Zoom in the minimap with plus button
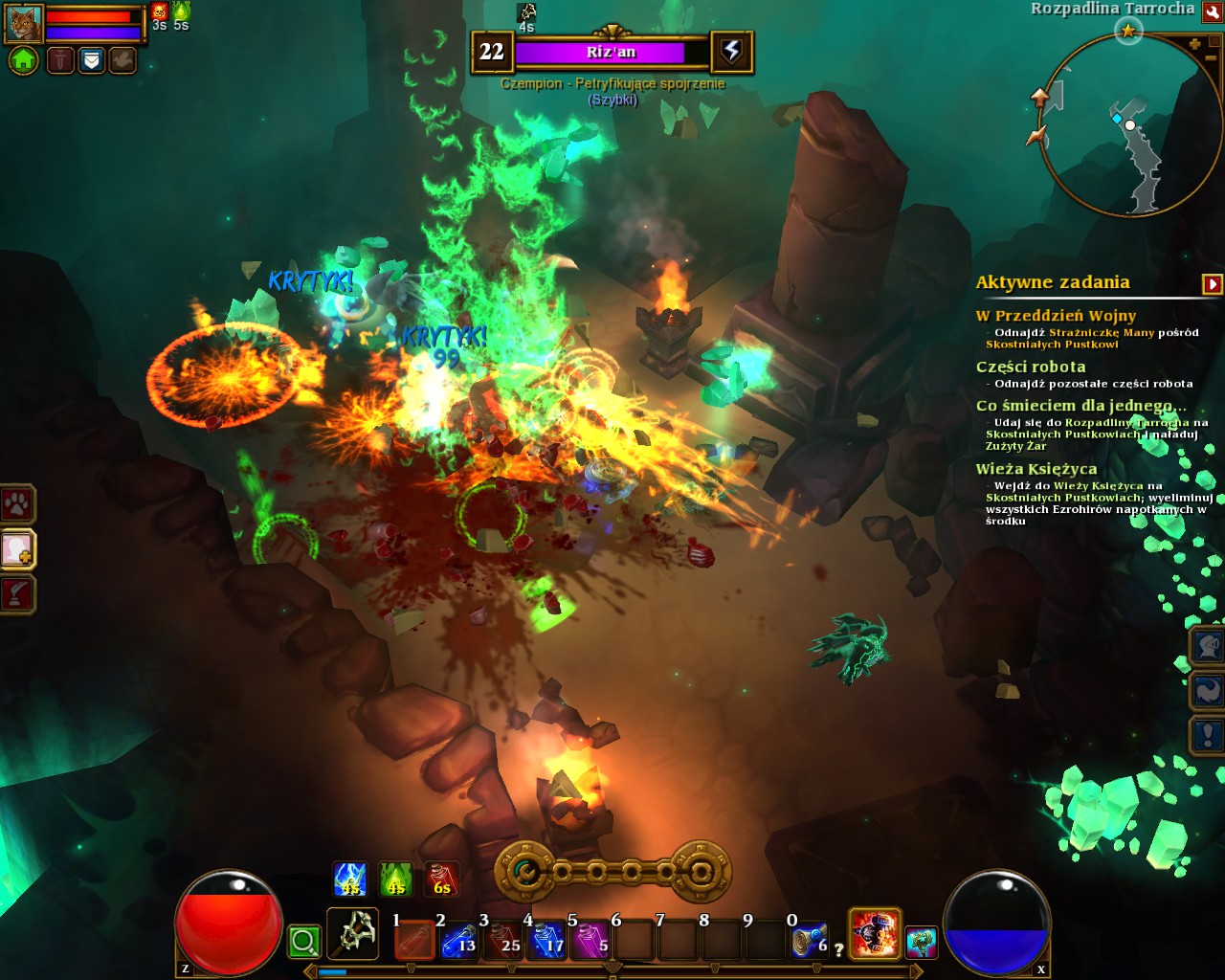 tap(1194, 44)
